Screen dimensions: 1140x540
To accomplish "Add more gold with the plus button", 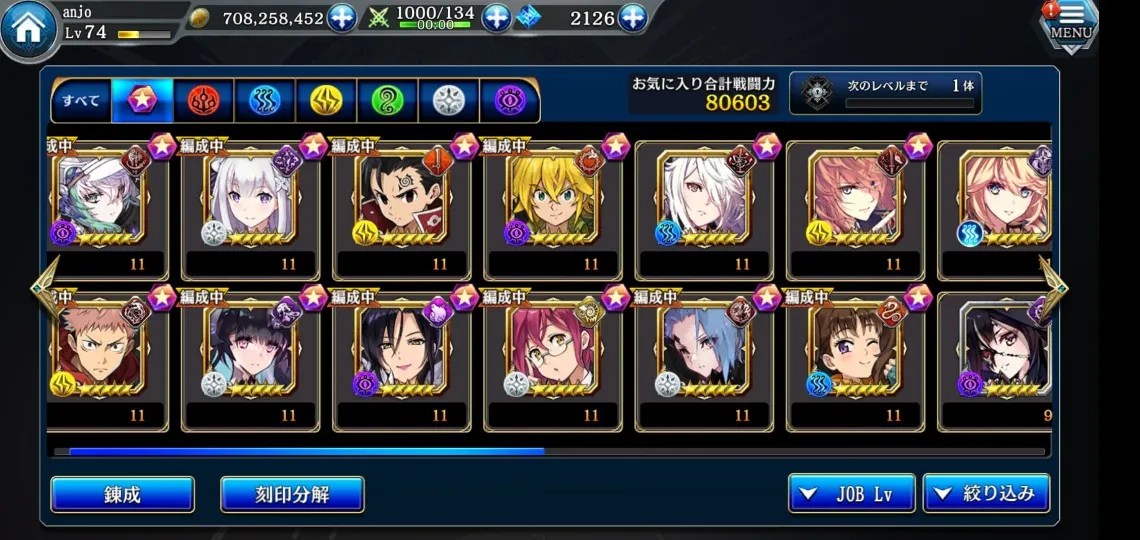I will [x=342, y=18].
